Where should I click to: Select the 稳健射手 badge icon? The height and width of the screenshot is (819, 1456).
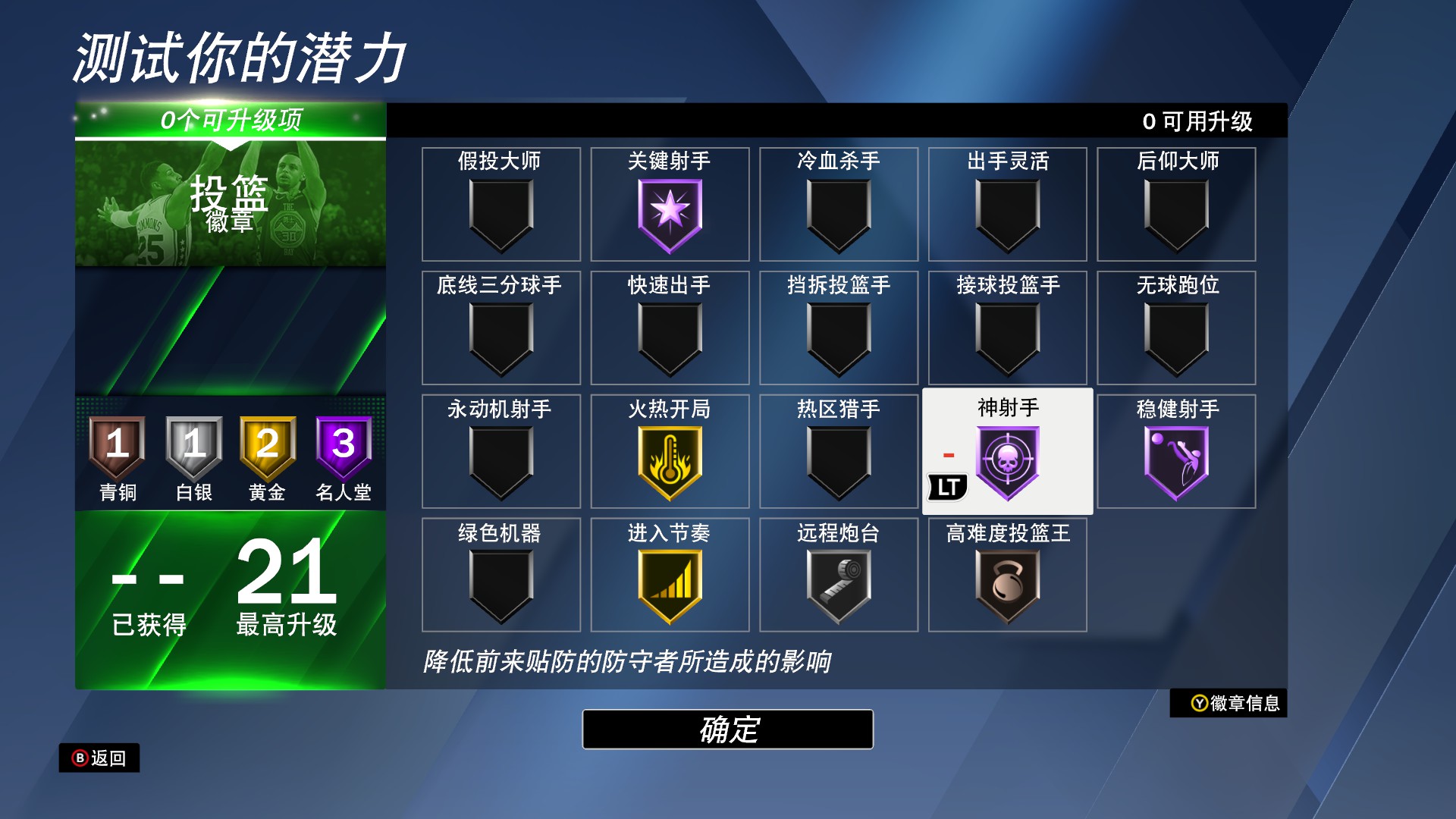(1176, 460)
